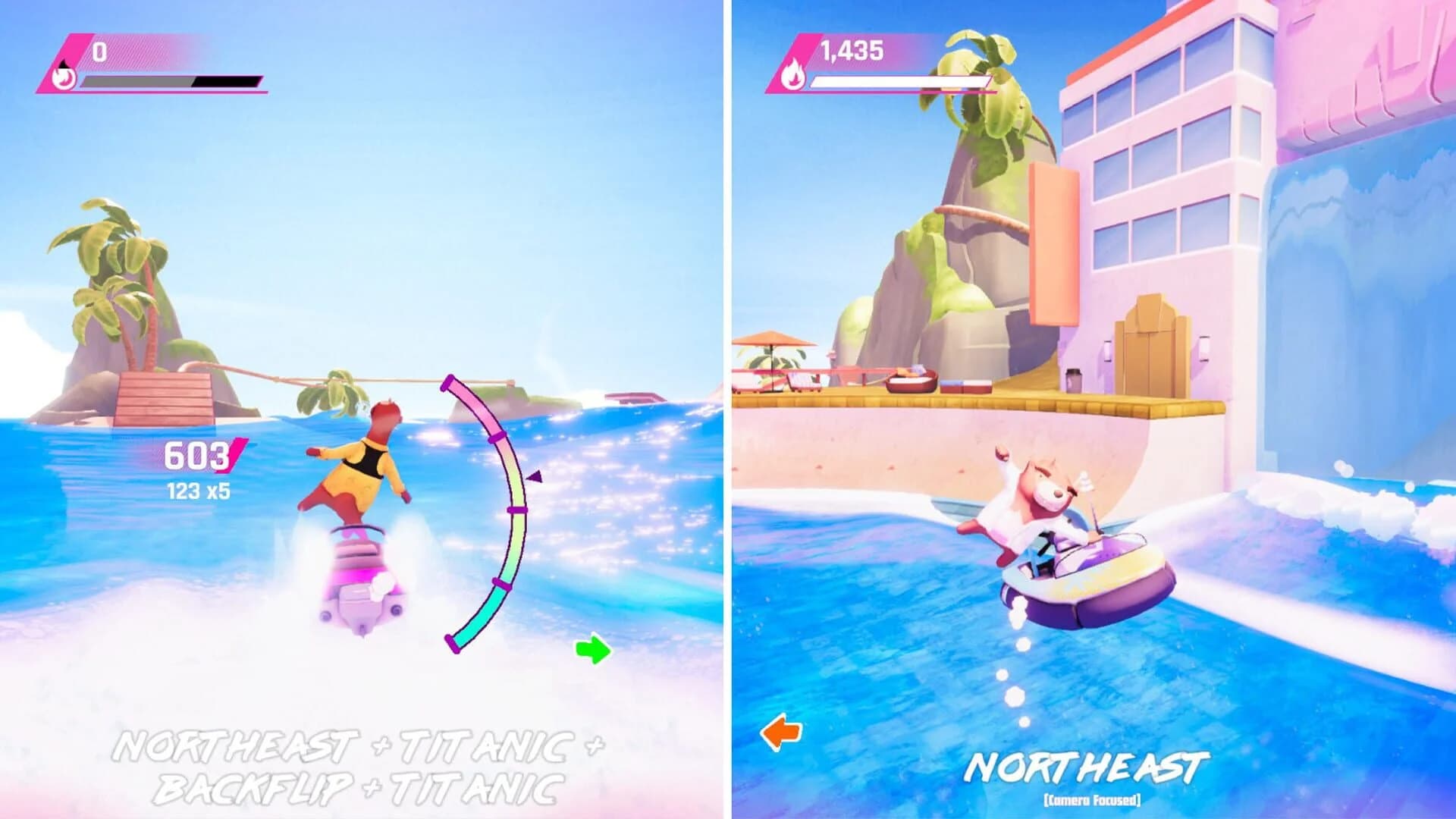Select the NORTHEAST trick name on the right screen
The width and height of the screenshot is (1456, 819).
(1090, 768)
